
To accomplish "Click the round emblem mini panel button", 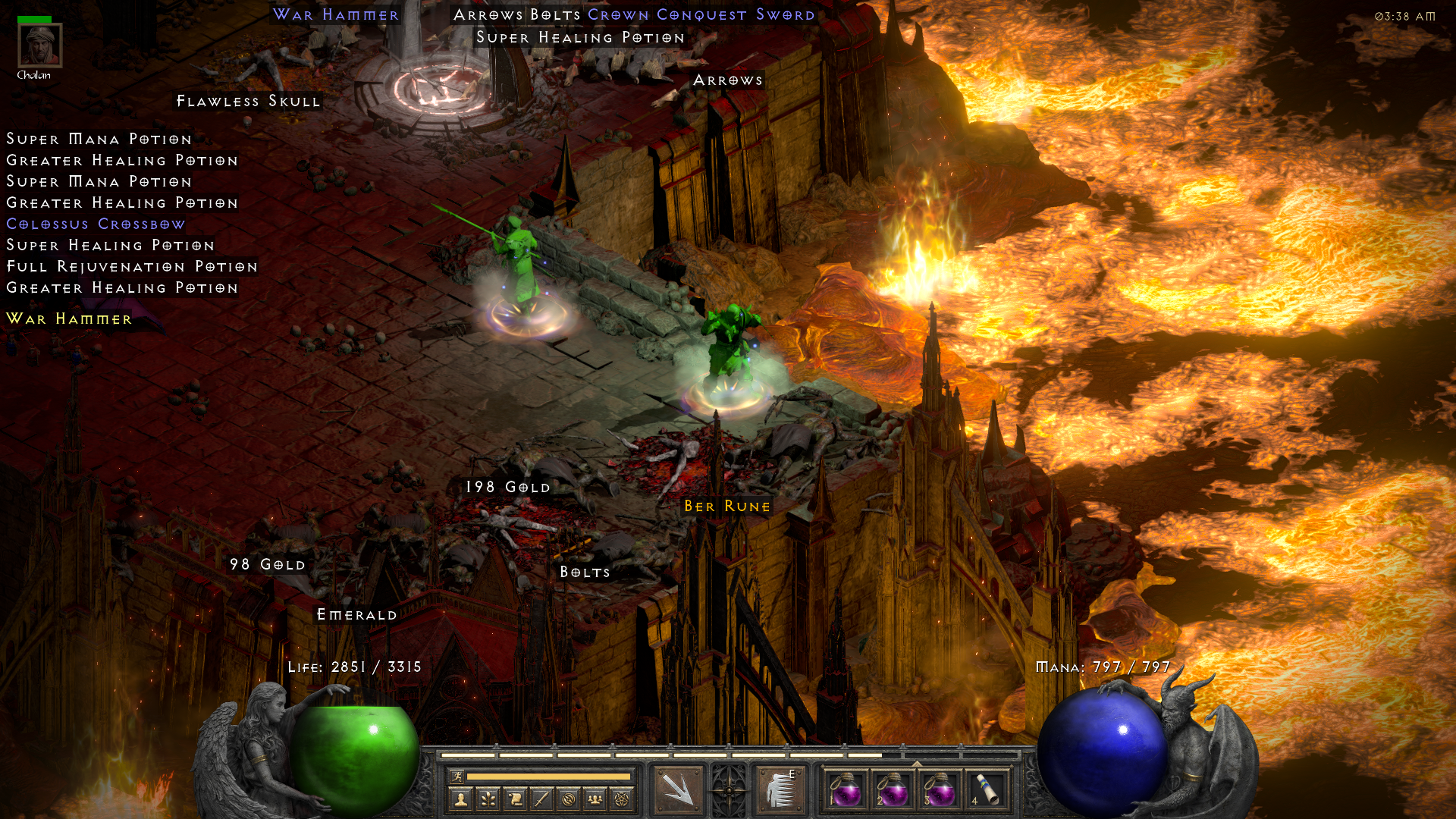I will coord(568,799).
